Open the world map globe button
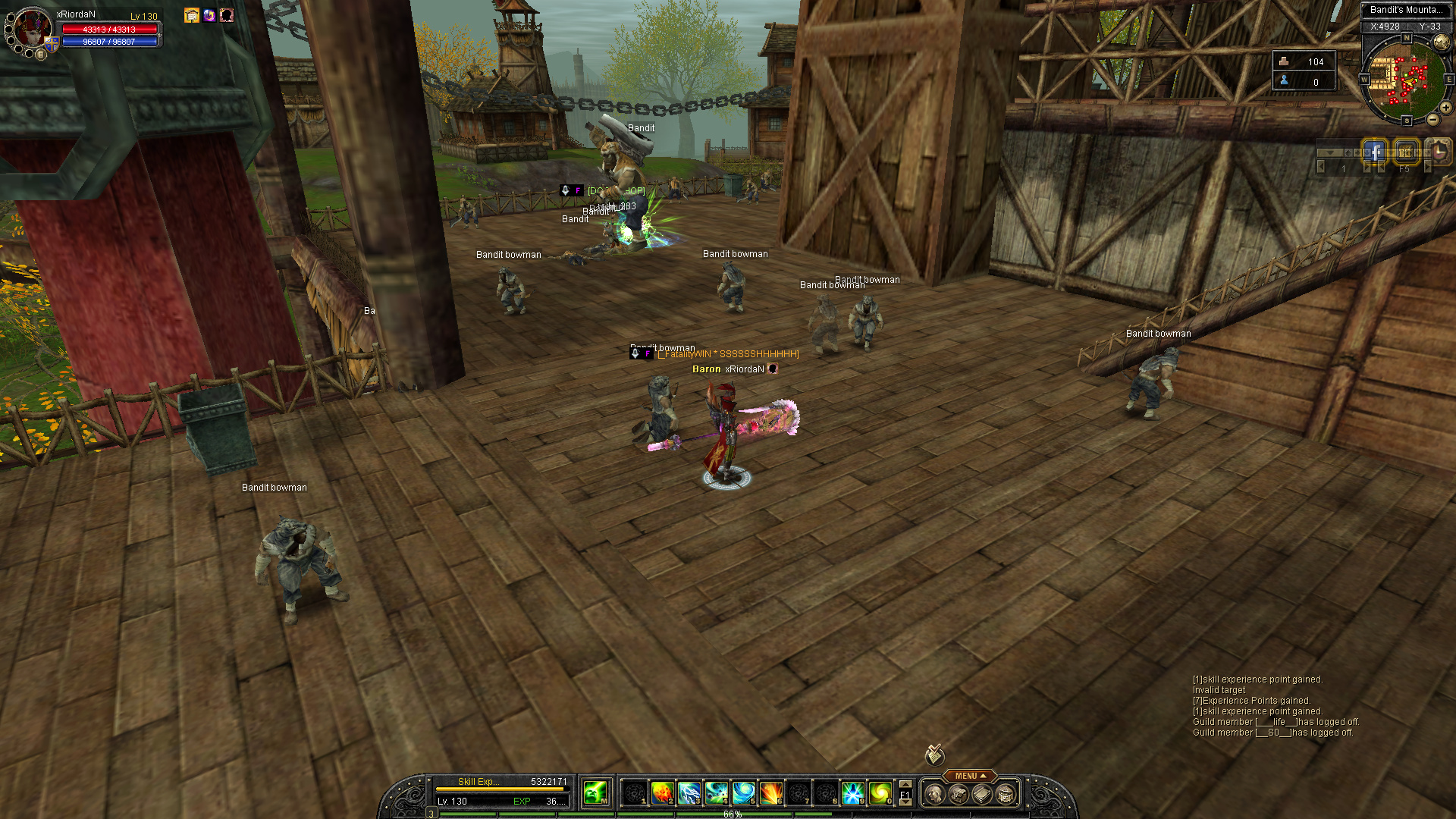 [x=1442, y=44]
